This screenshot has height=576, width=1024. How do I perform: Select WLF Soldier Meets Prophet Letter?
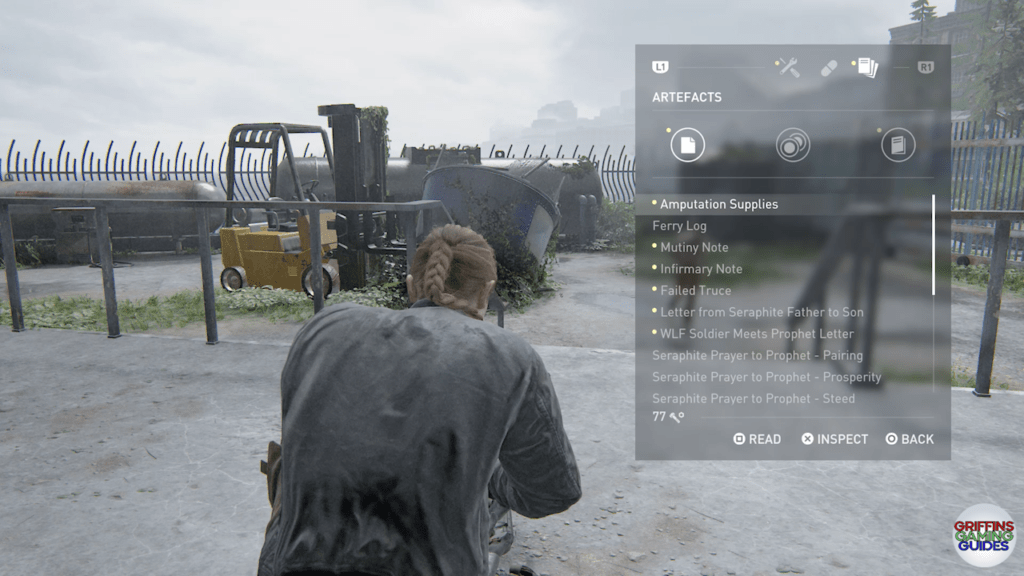coord(756,333)
